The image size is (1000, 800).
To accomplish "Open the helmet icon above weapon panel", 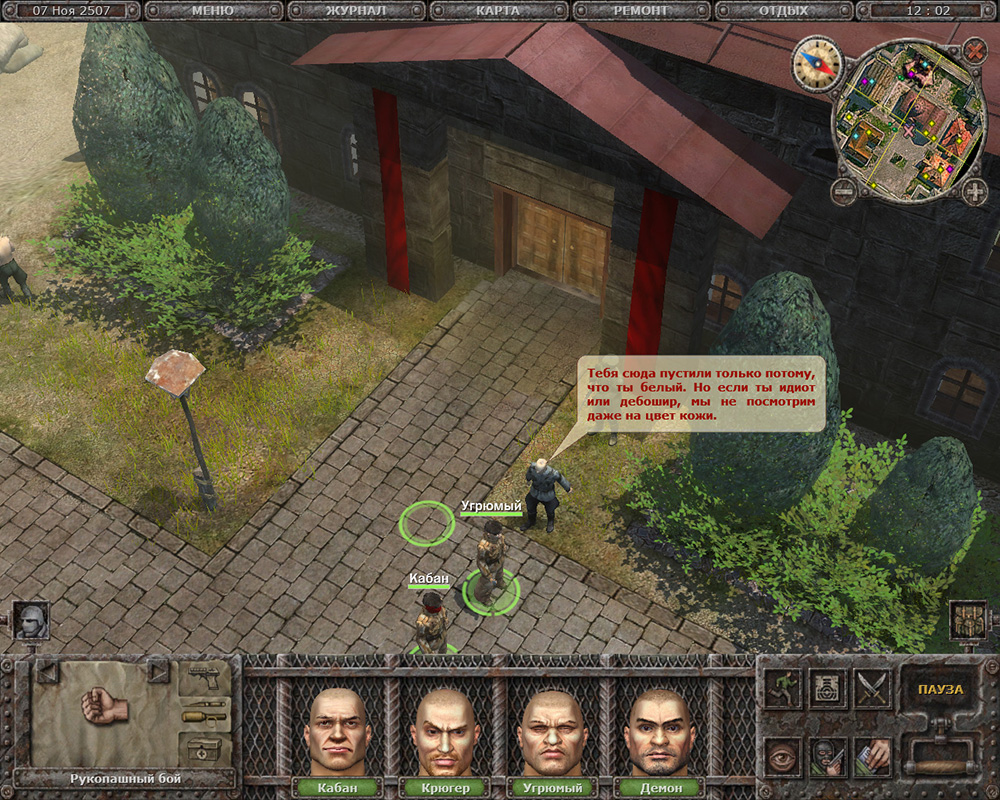I will pyautogui.click(x=30, y=622).
